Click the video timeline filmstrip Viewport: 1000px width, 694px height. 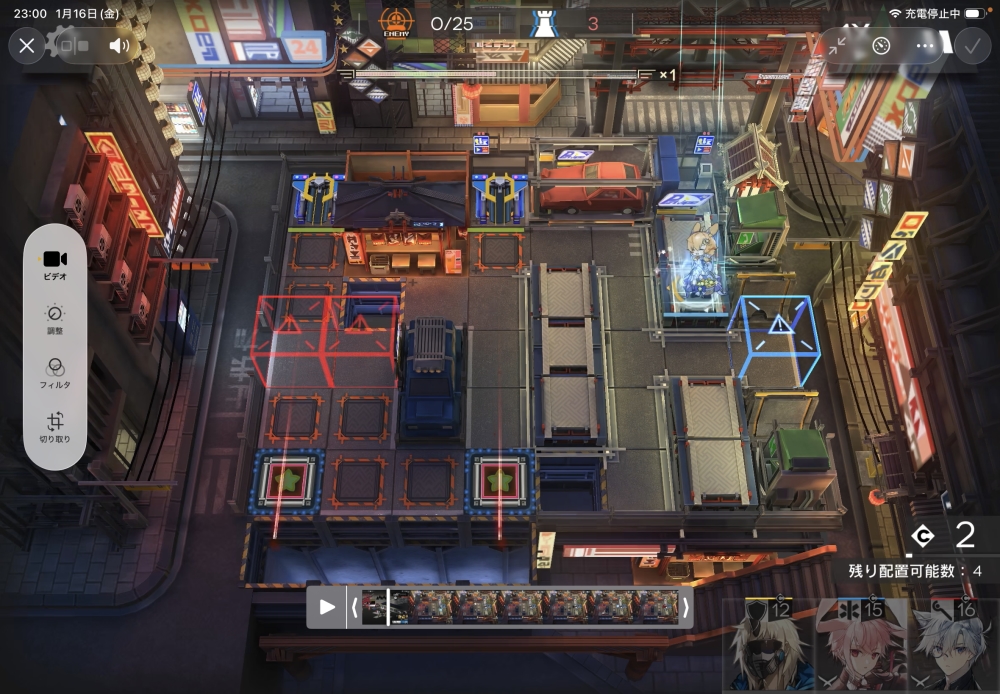pos(520,607)
